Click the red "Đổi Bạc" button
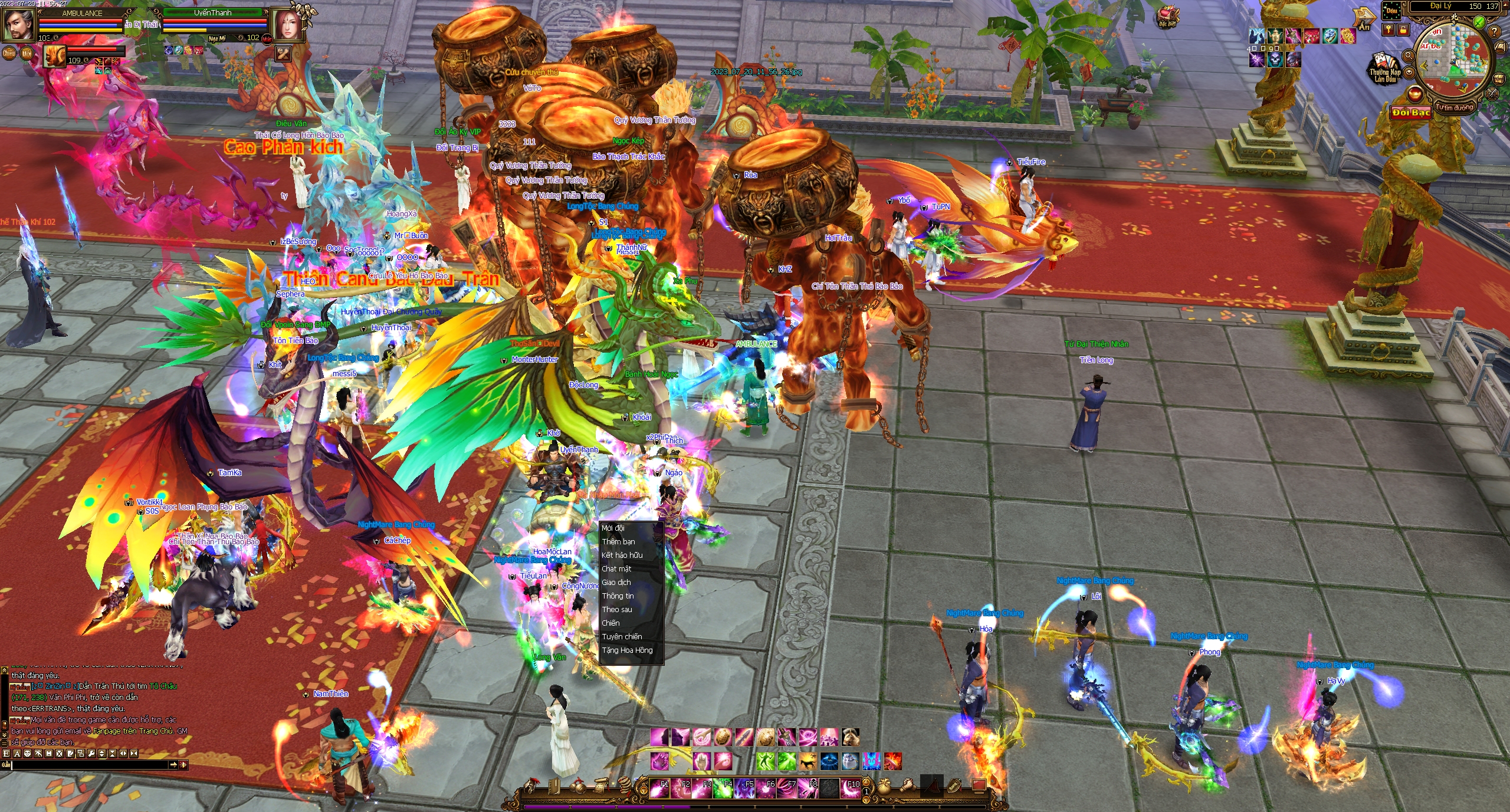 [1411, 112]
